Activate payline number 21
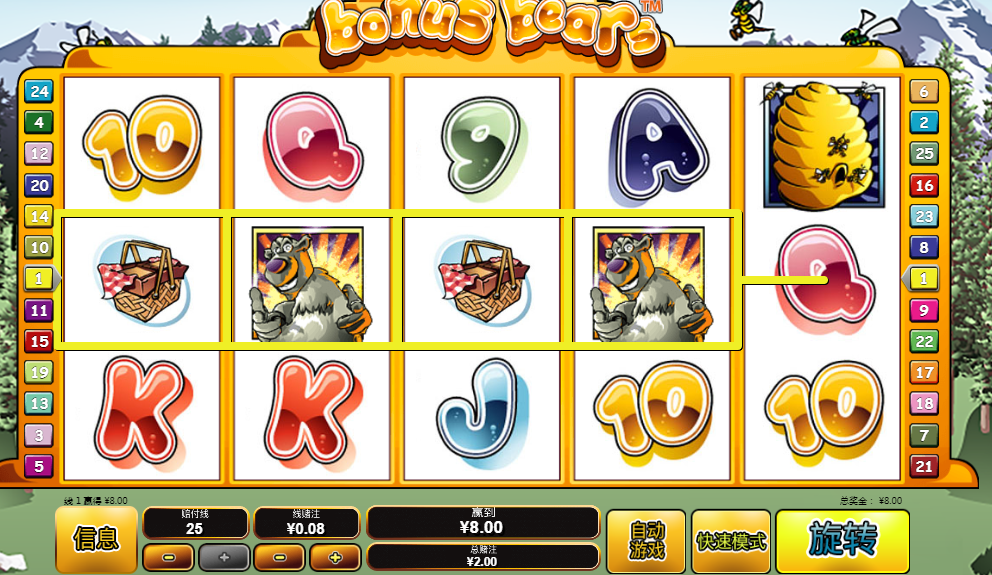Screen dimensions: 992x575 point(923,466)
